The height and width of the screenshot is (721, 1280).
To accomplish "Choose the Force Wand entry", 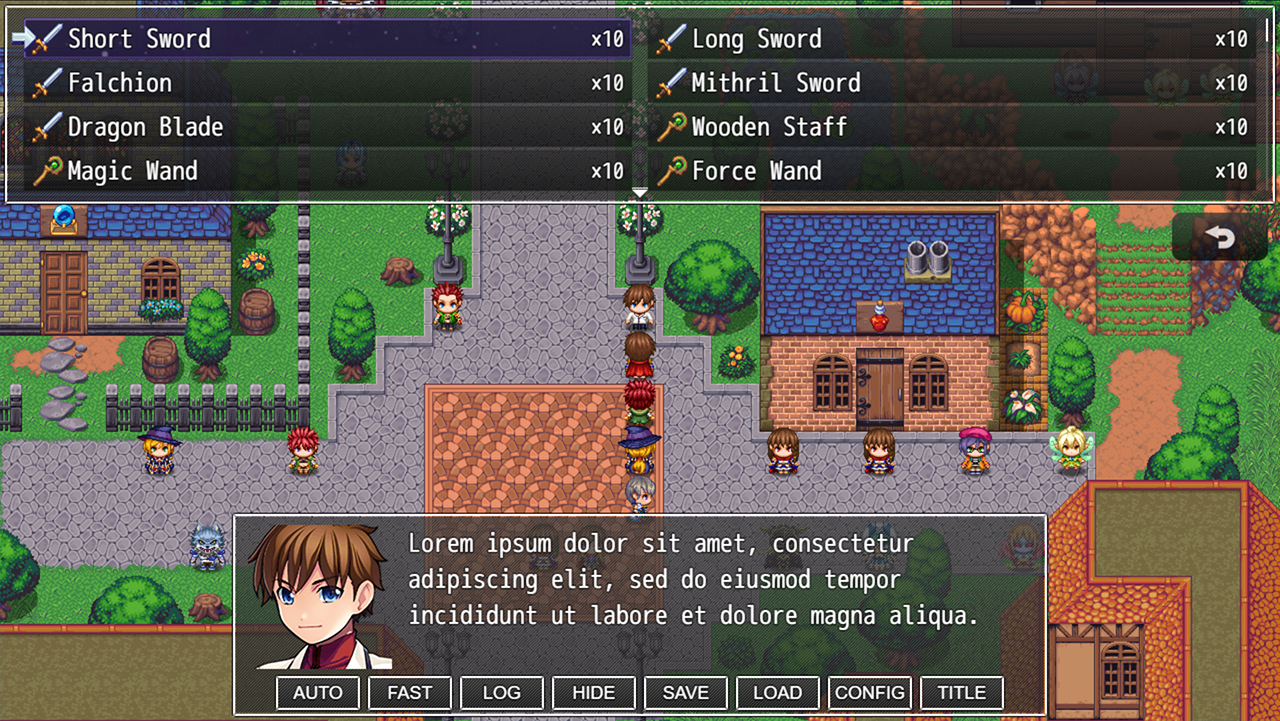I will click(952, 171).
